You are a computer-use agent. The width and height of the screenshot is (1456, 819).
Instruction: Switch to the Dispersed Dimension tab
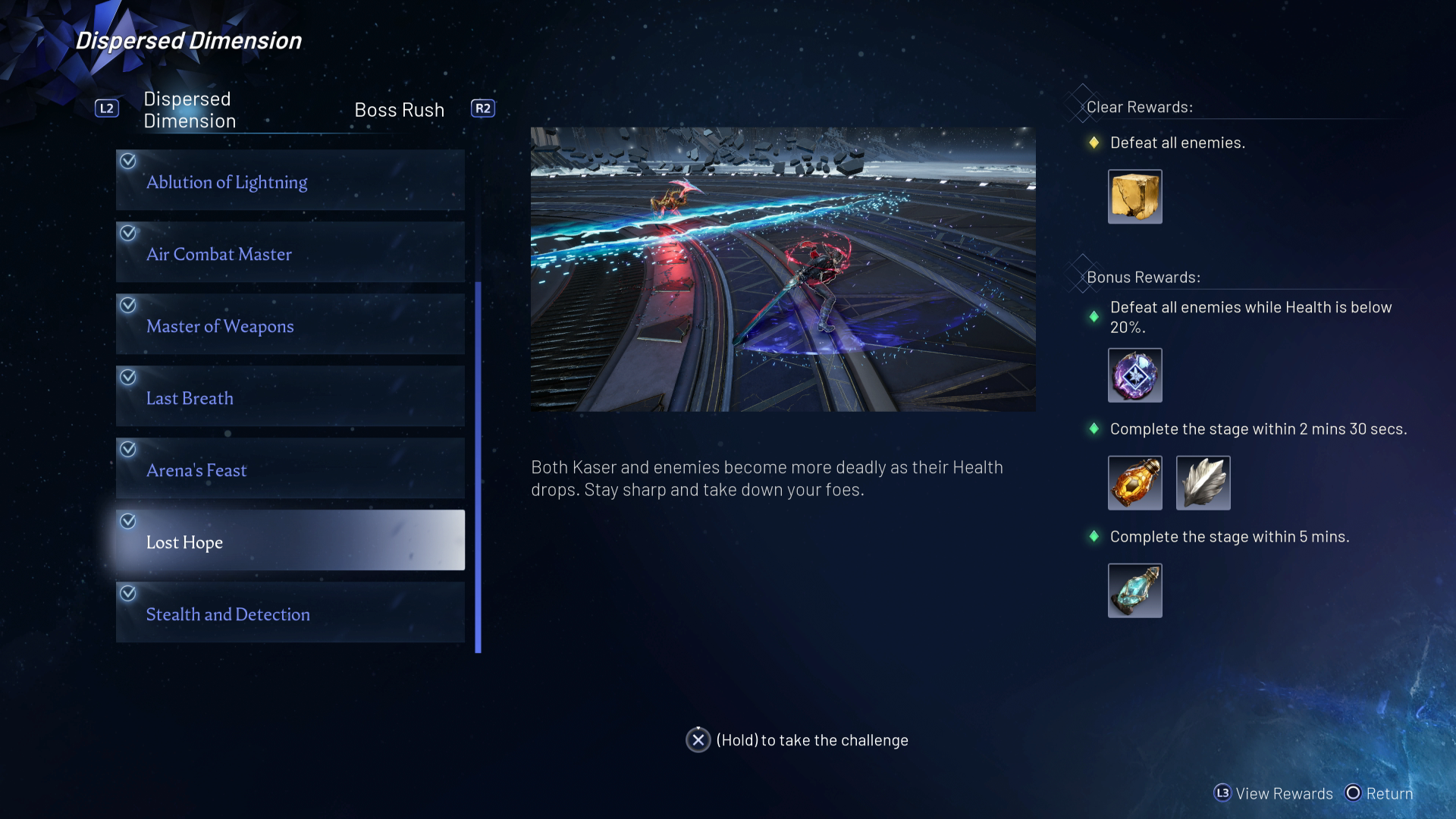[190, 110]
